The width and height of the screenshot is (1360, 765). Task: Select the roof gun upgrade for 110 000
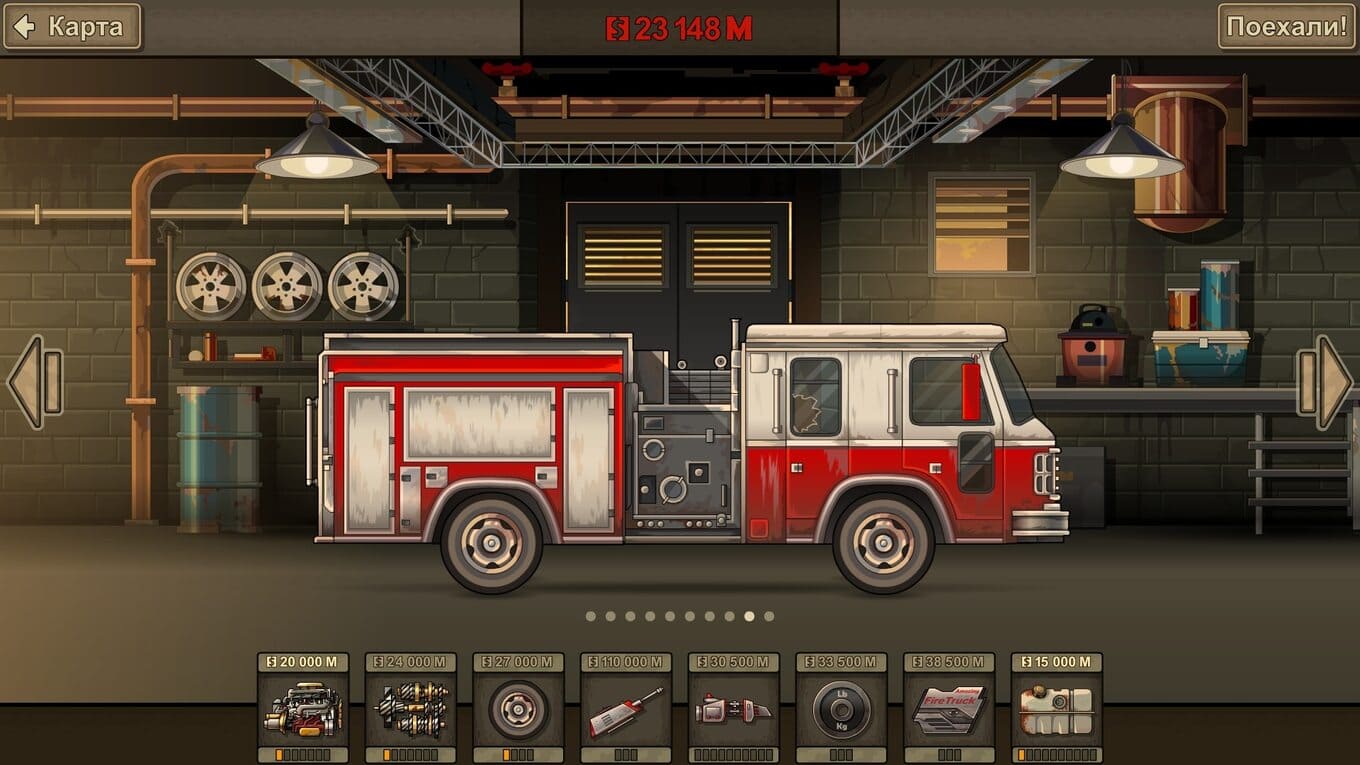626,709
